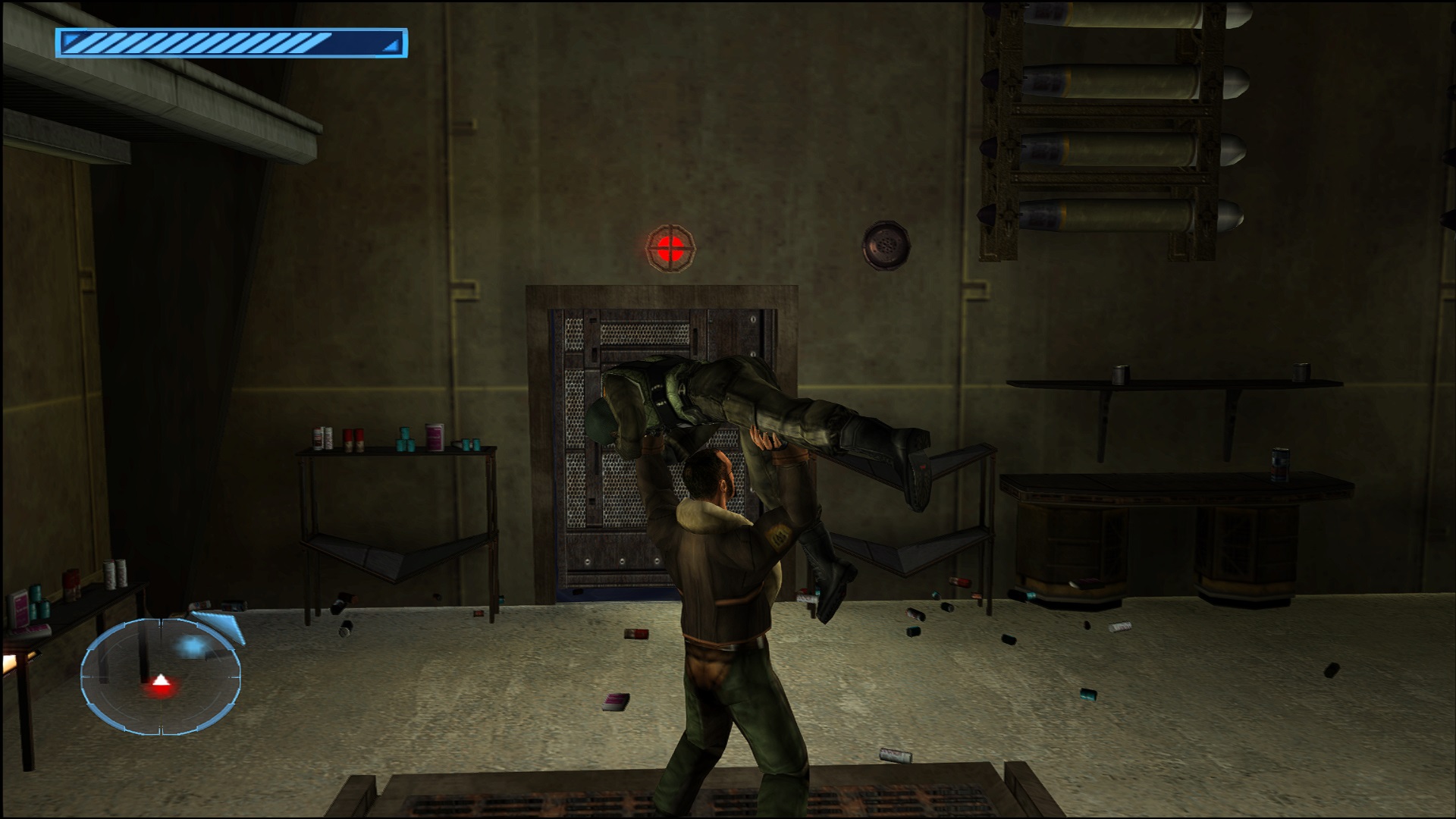Click the circular radar minimap

point(161,676)
